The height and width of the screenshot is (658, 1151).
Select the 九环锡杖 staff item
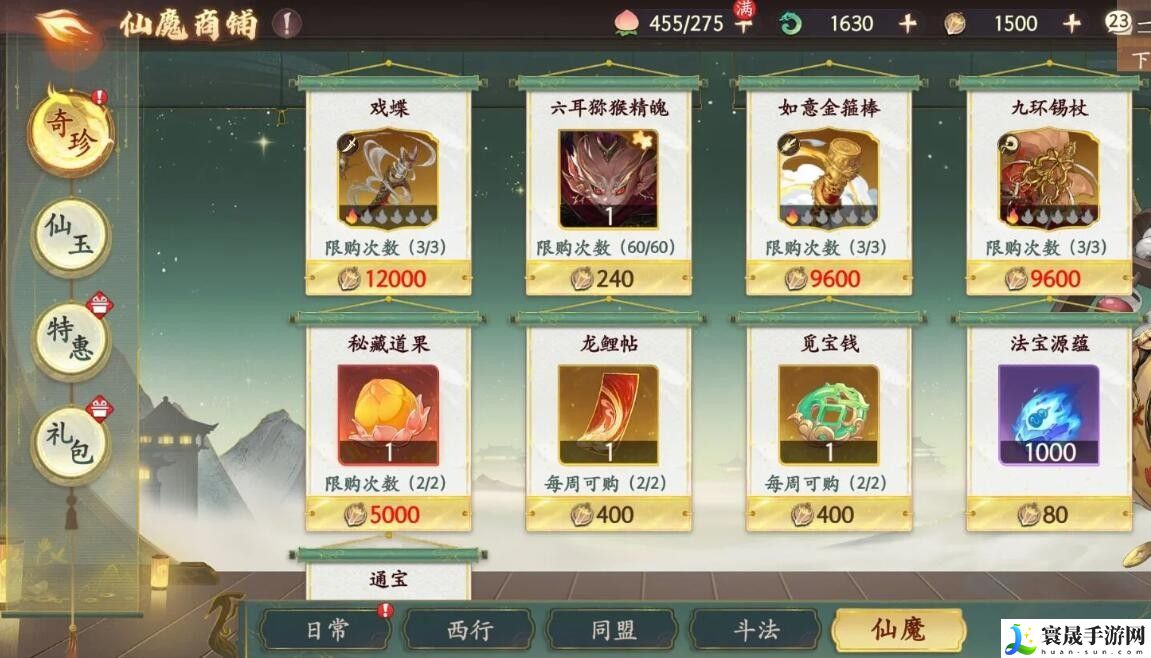pos(1048,180)
